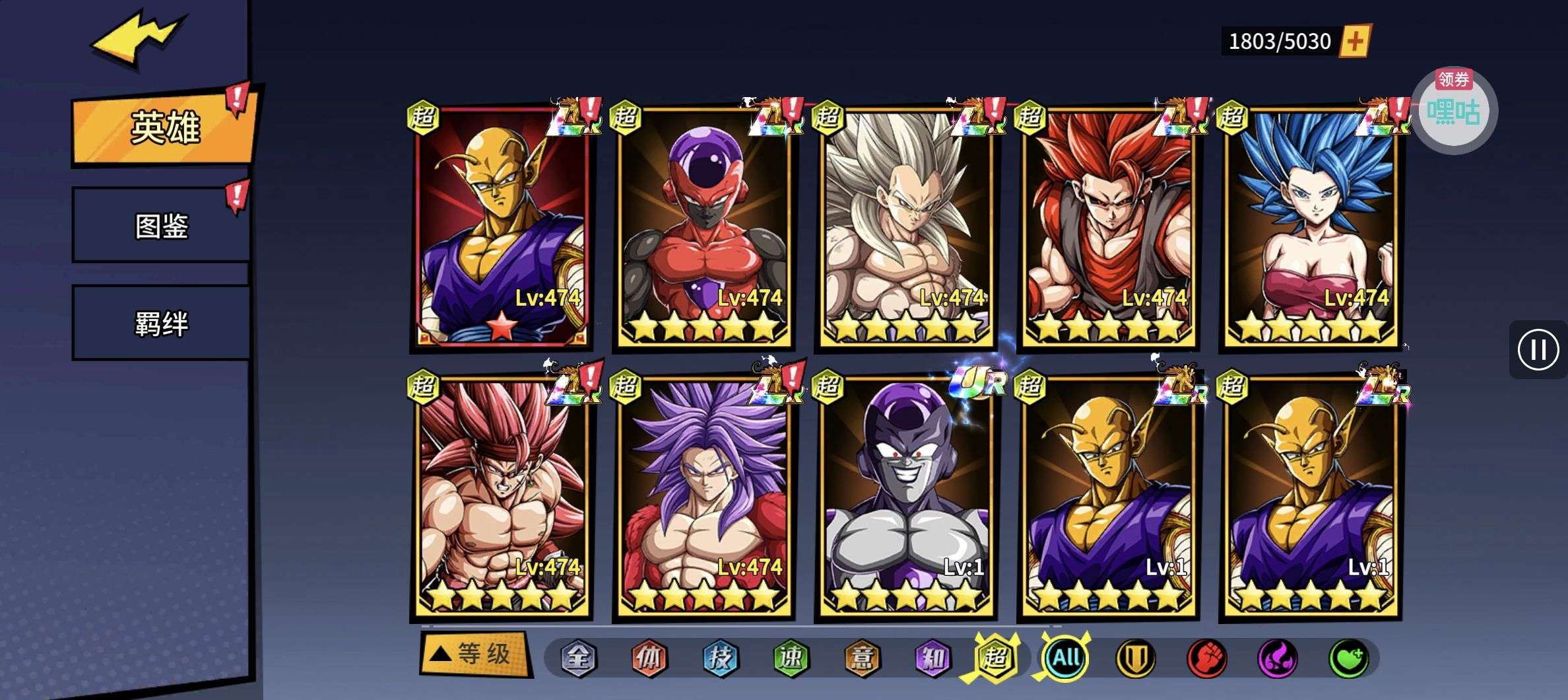This screenshot has width=1568, height=700.
Task: Select the All role filter
Action: click(1065, 658)
